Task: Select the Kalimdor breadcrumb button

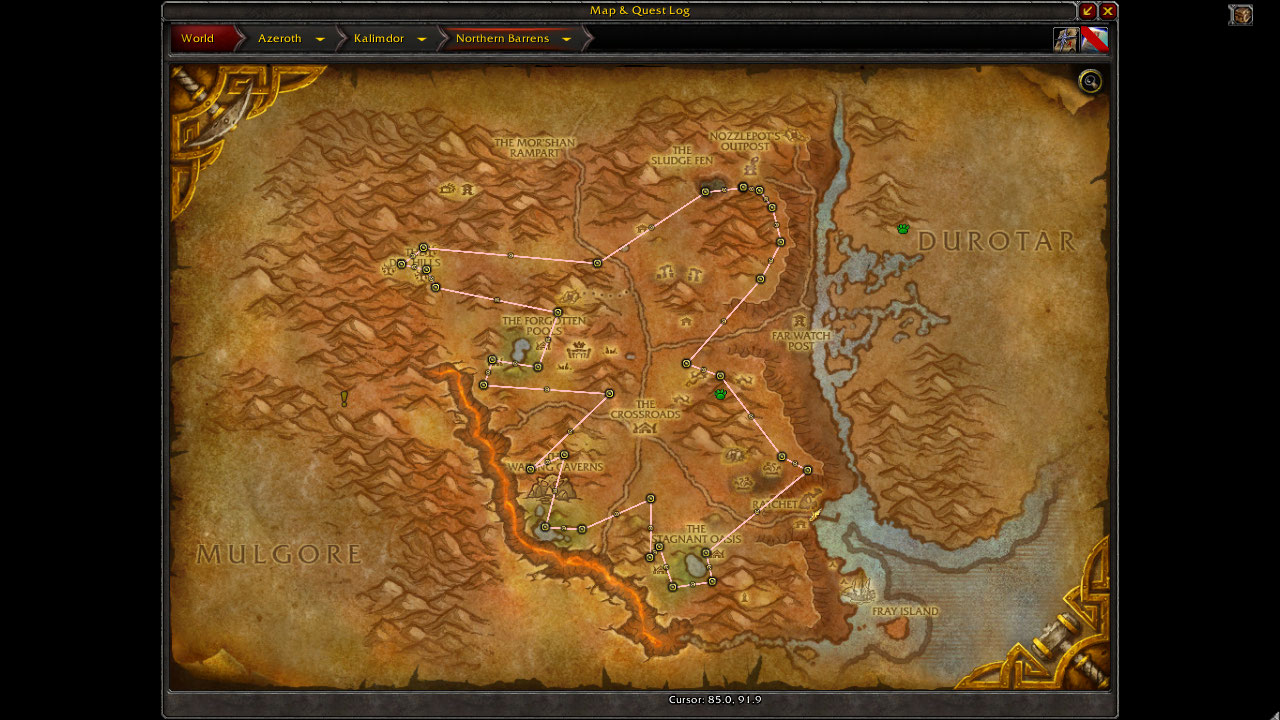Action: [x=378, y=39]
